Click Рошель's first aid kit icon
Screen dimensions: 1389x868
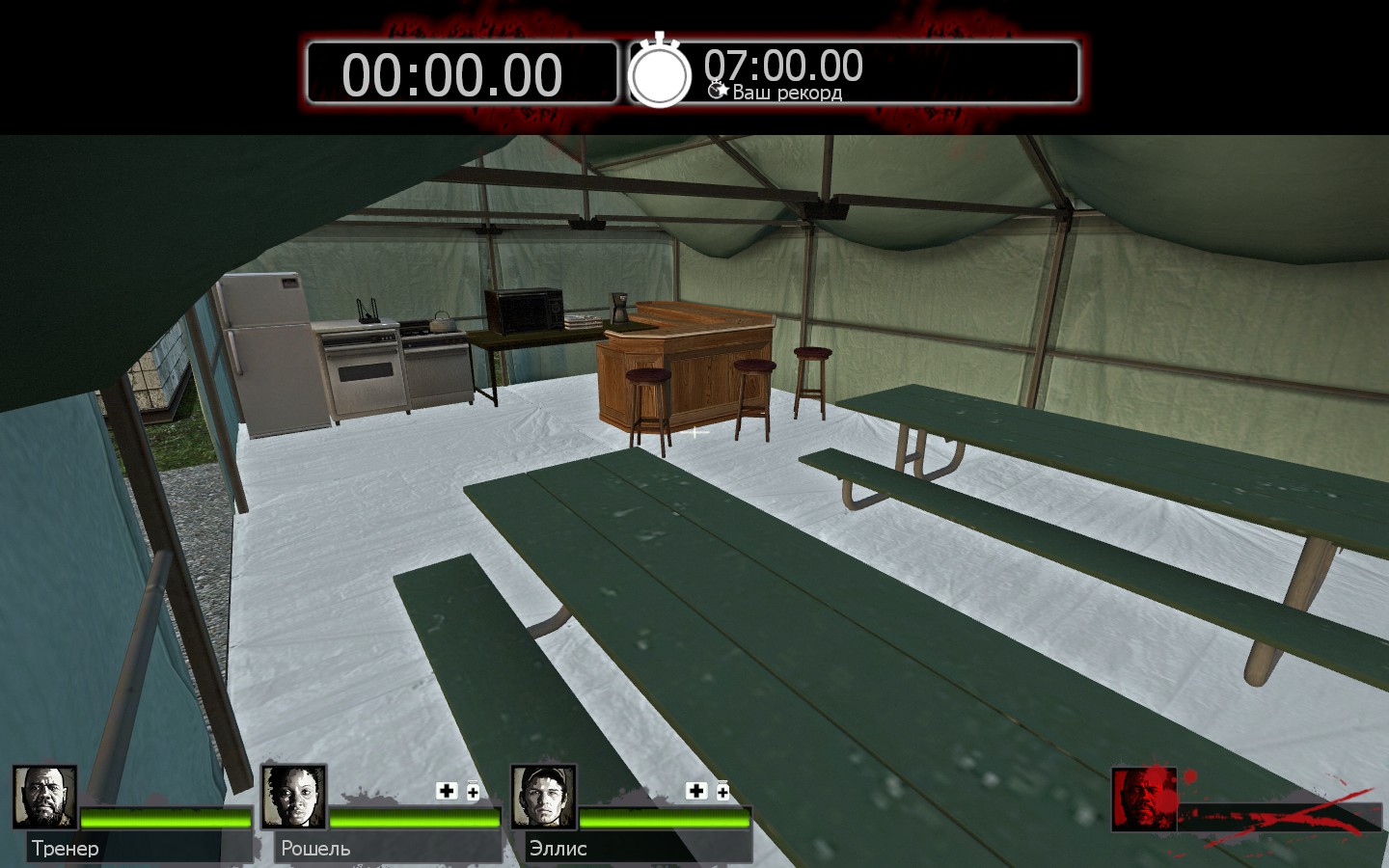tap(447, 791)
